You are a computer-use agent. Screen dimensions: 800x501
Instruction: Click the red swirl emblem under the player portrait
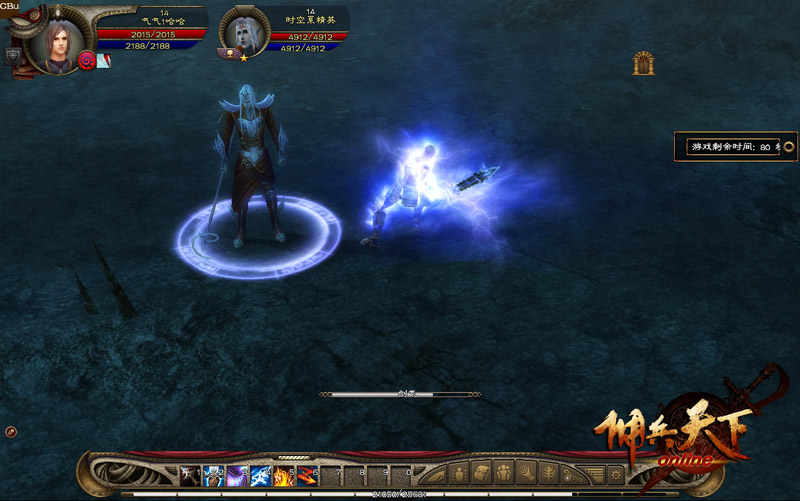tap(86, 61)
